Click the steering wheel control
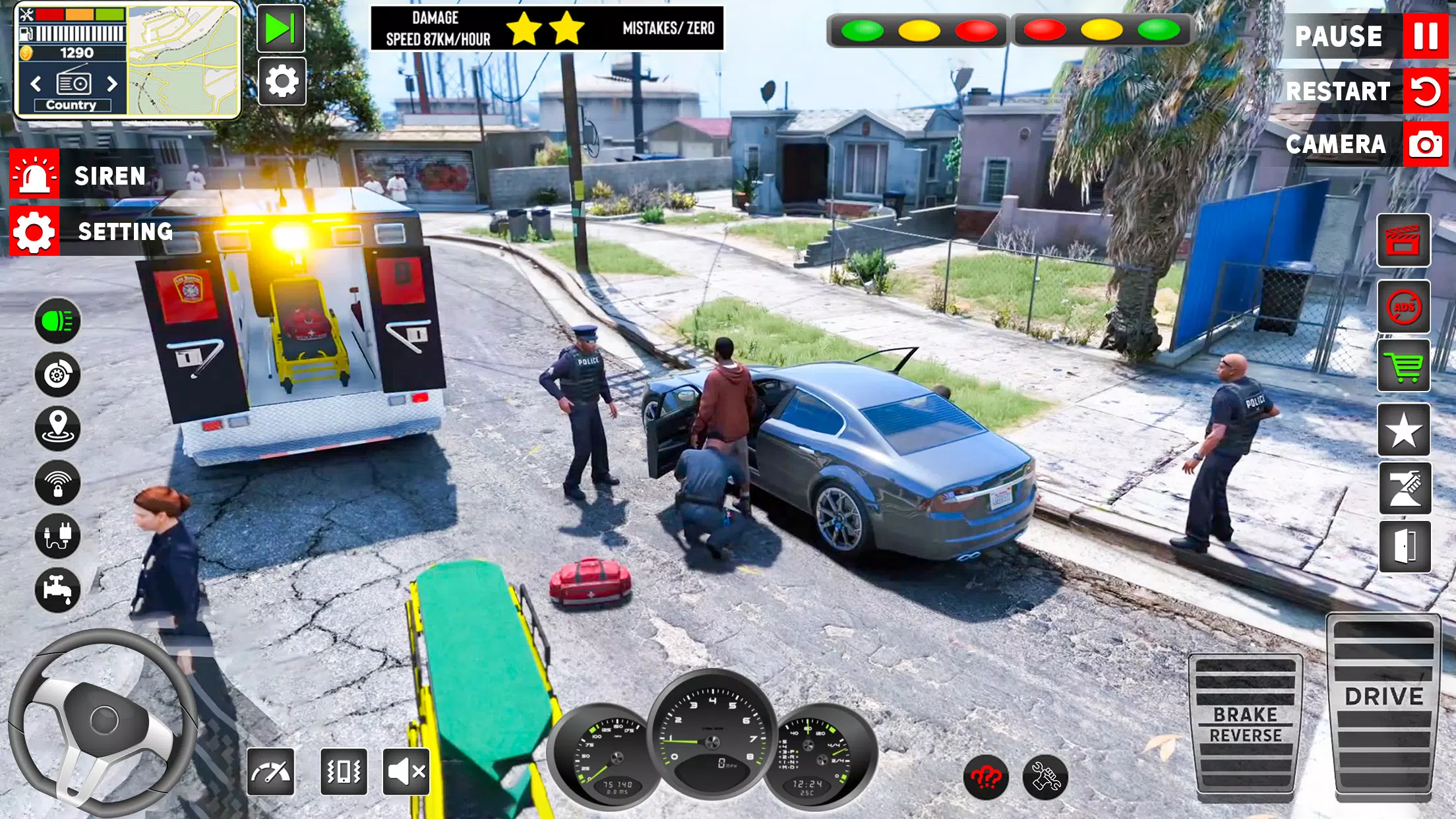This screenshot has width=1456, height=819. click(102, 722)
